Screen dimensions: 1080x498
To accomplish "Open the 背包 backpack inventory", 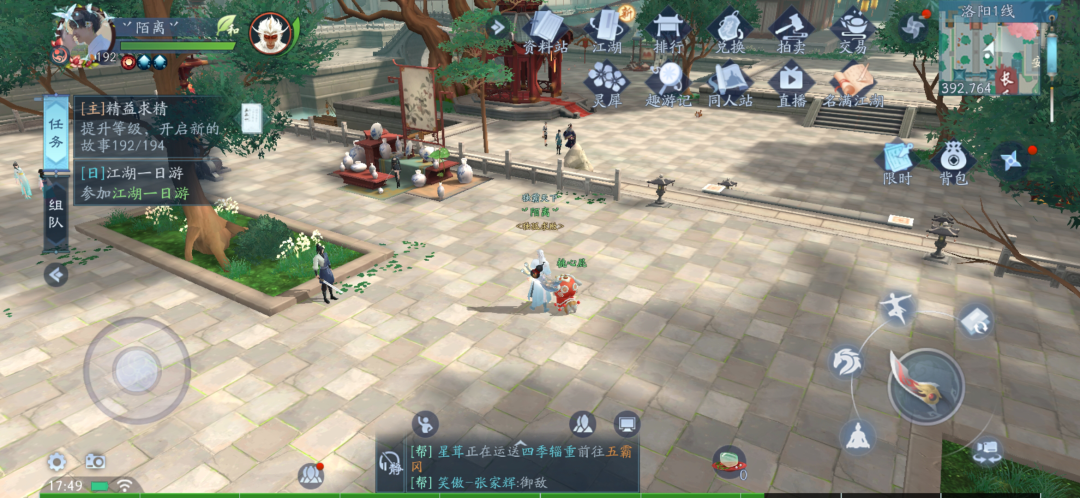I will coord(953,162).
